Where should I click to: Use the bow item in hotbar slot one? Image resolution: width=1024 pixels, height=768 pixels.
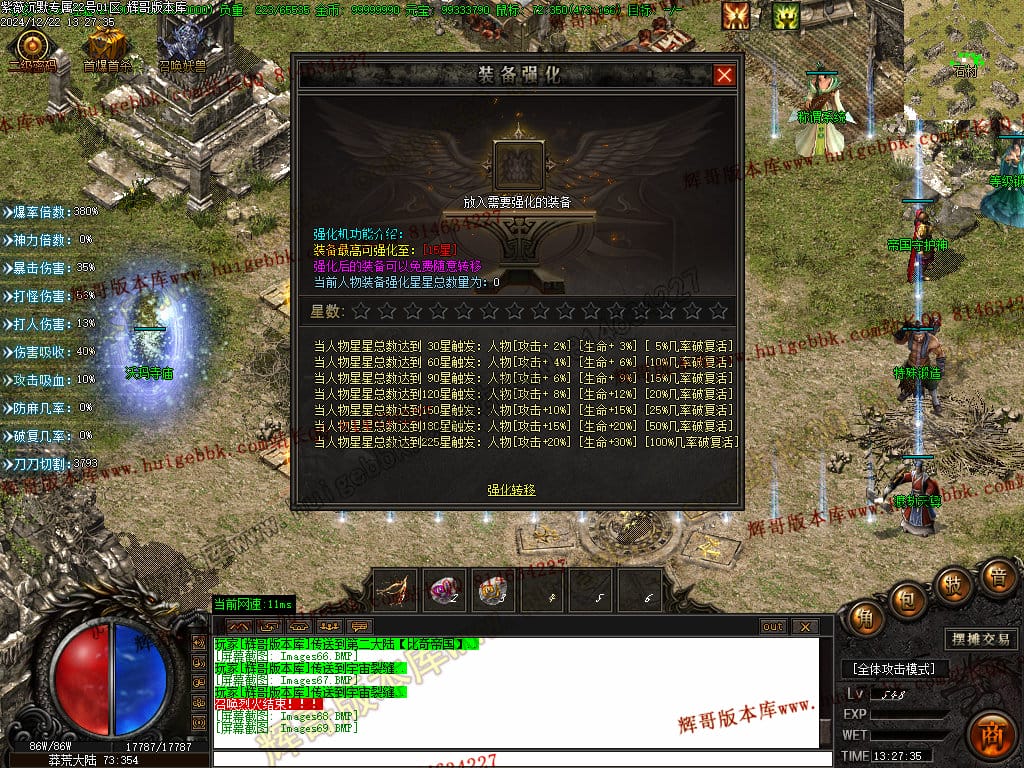click(395, 590)
